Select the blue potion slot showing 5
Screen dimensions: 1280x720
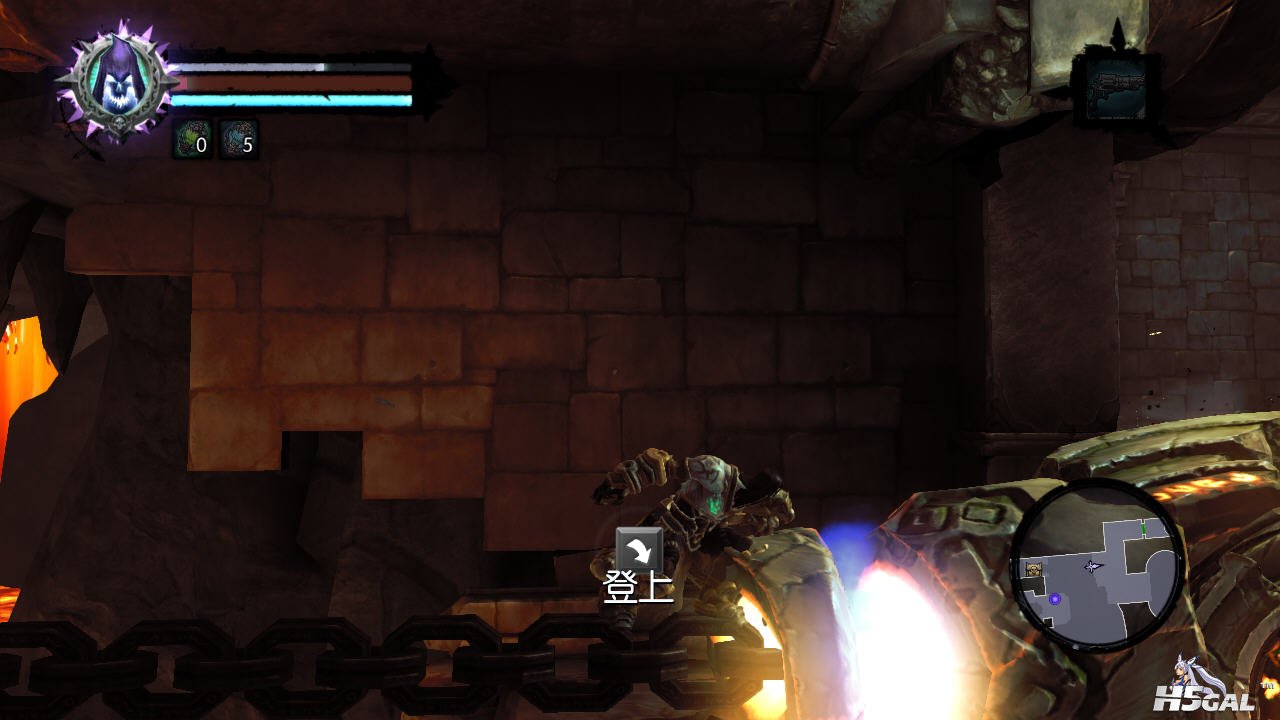(x=238, y=140)
